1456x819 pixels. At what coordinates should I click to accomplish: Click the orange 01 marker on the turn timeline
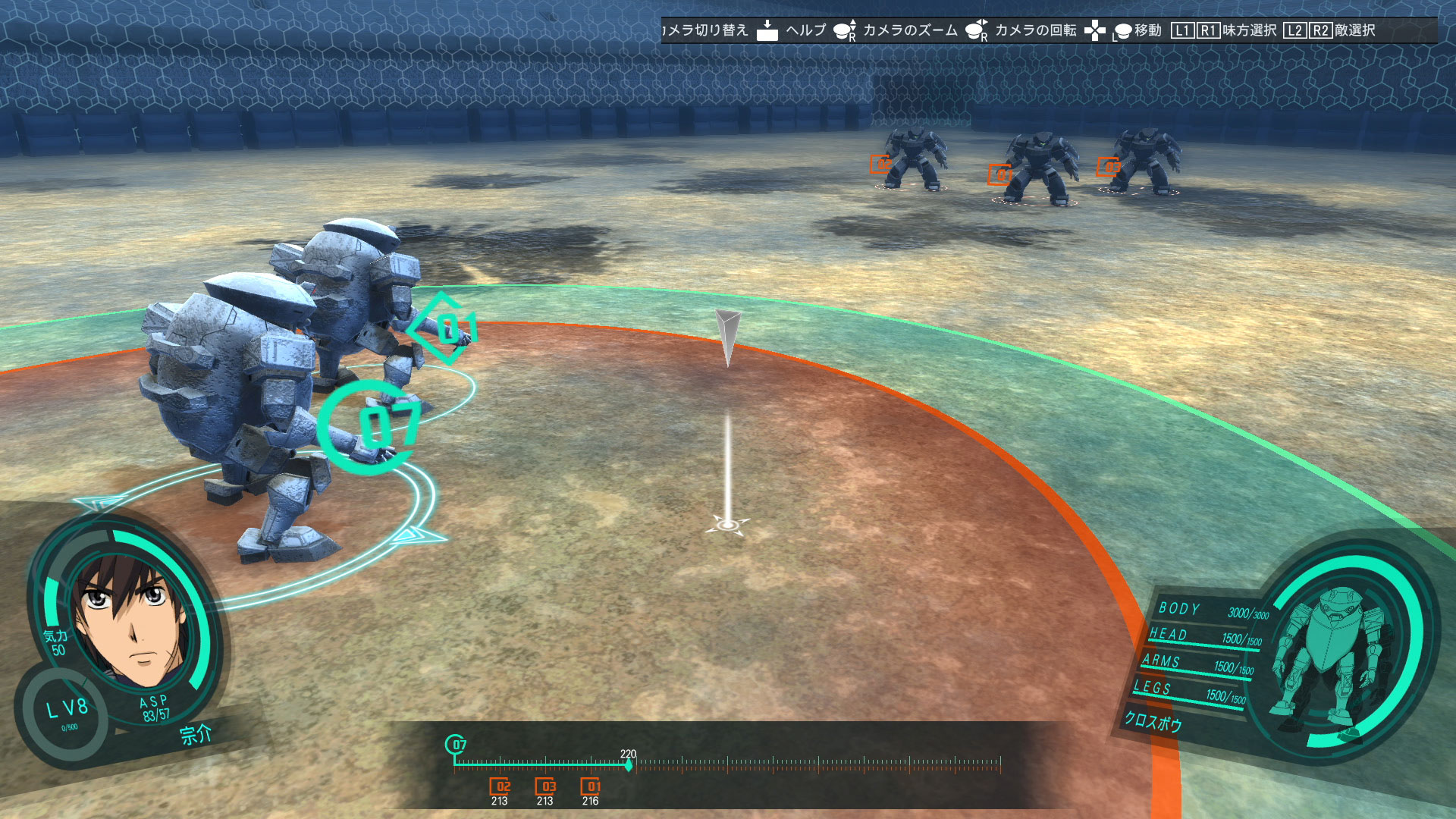pyautogui.click(x=591, y=786)
